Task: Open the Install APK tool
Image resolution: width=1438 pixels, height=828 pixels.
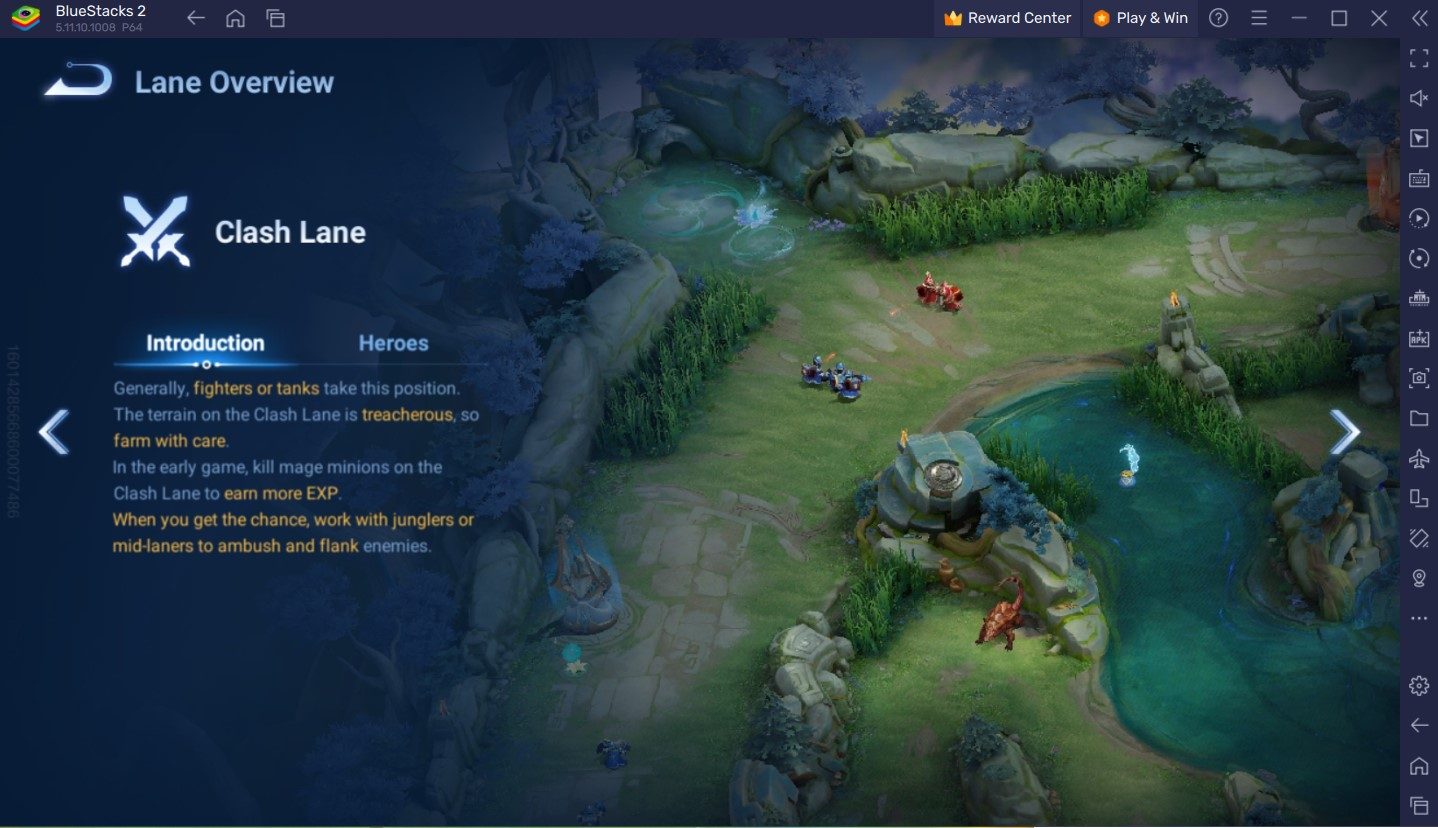Action: pos(1418,338)
